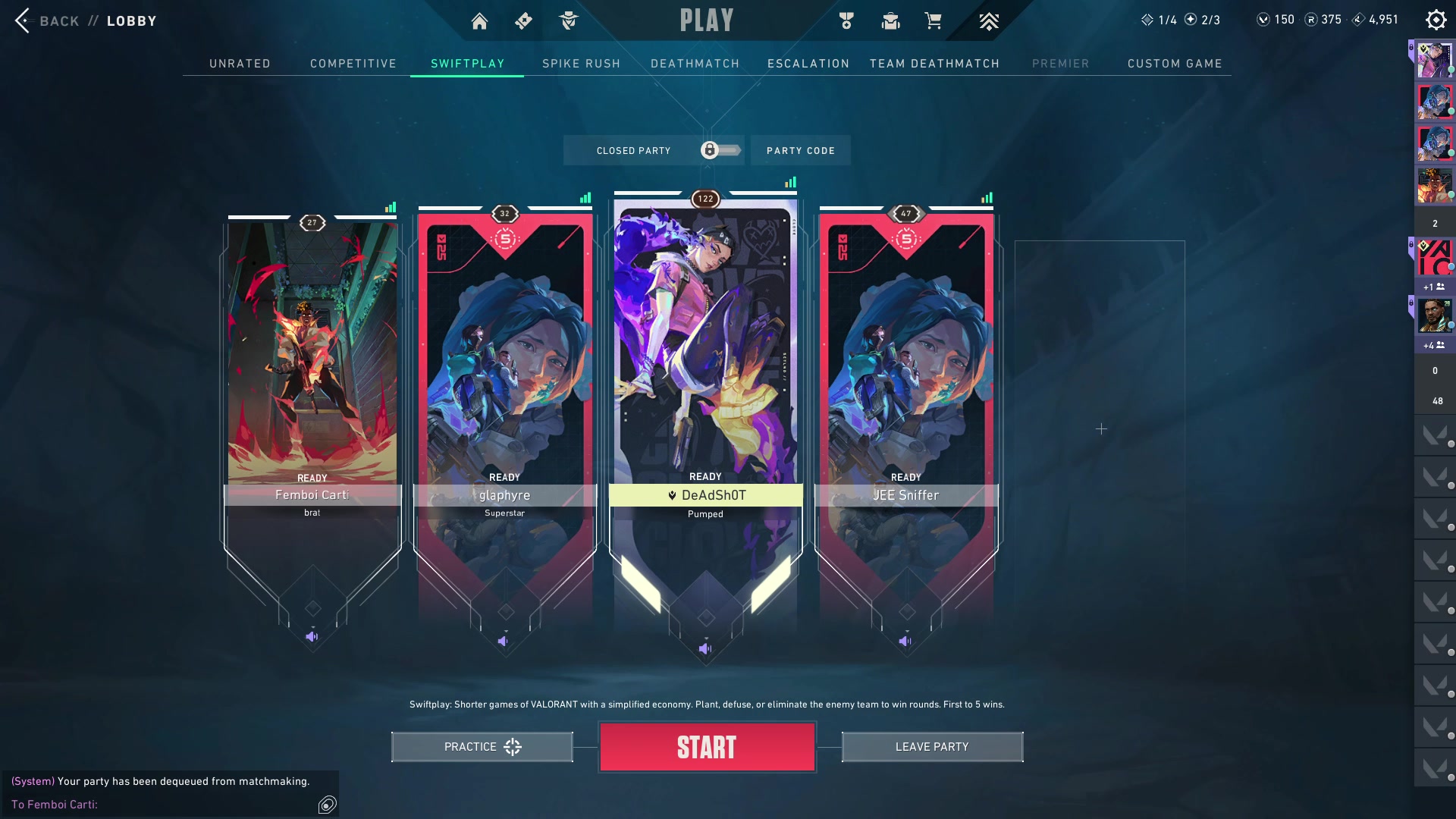Open the Custom Game tab
This screenshot has height=819, width=1456.
click(1175, 64)
